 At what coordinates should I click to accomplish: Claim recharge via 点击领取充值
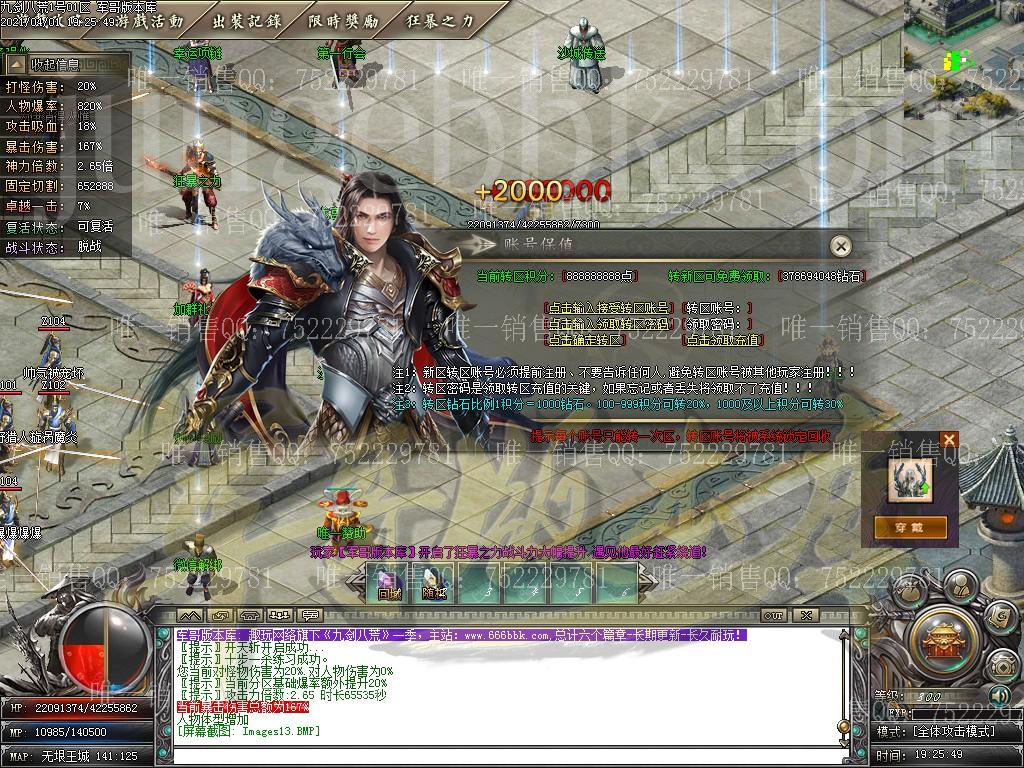pos(723,340)
